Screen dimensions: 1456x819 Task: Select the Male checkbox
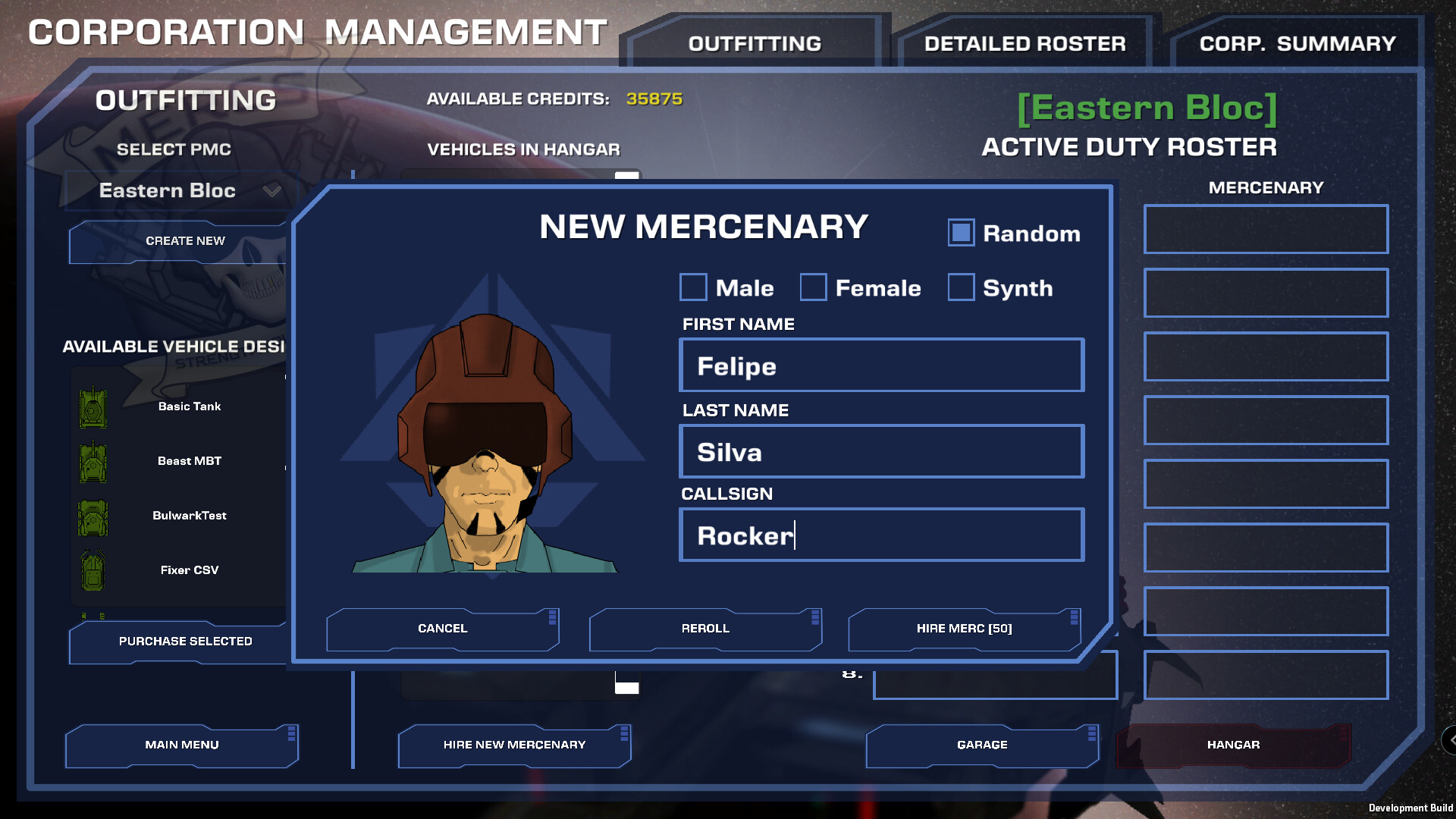tap(693, 287)
